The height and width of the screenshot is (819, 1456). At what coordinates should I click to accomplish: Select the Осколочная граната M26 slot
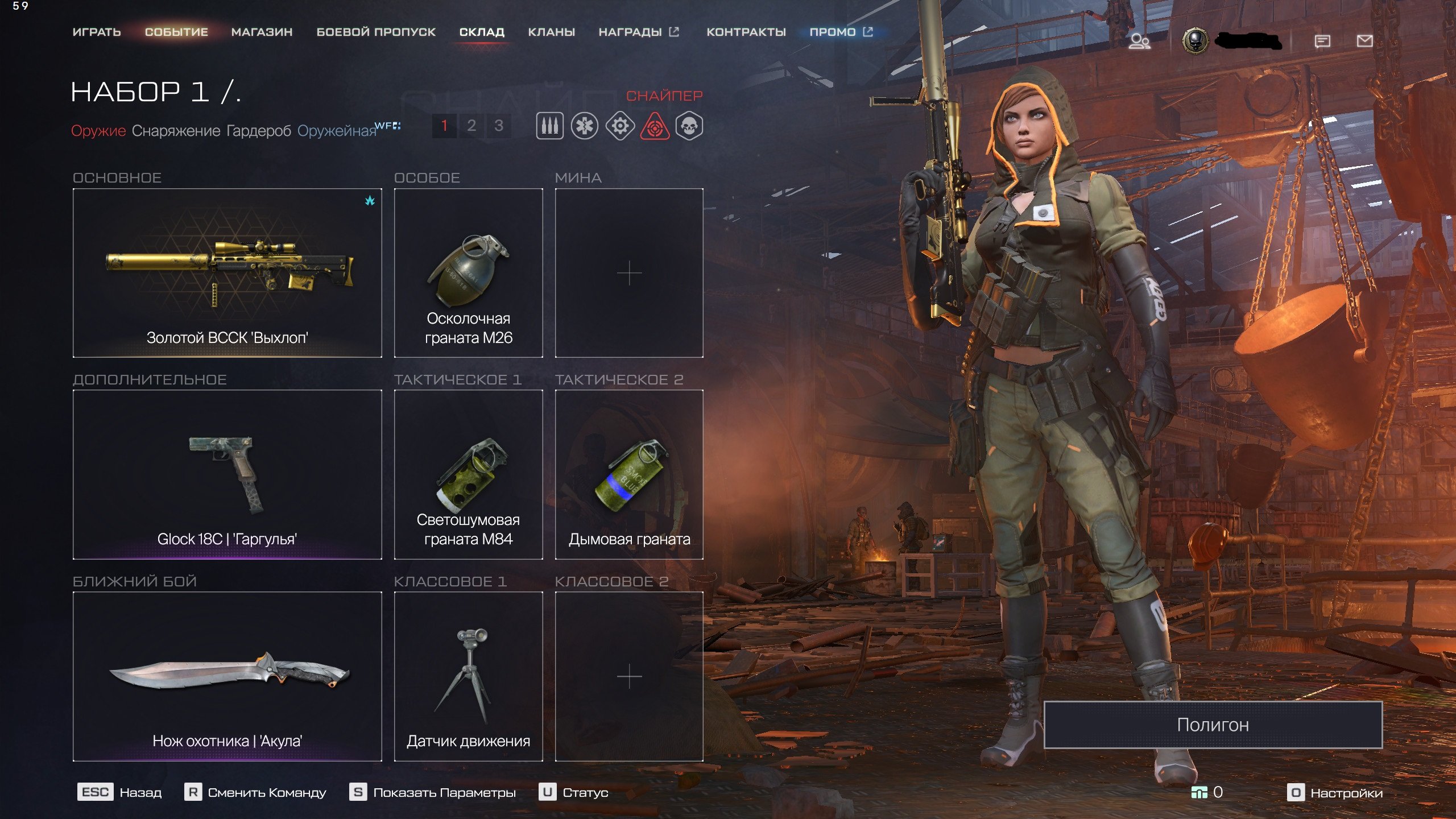click(468, 273)
